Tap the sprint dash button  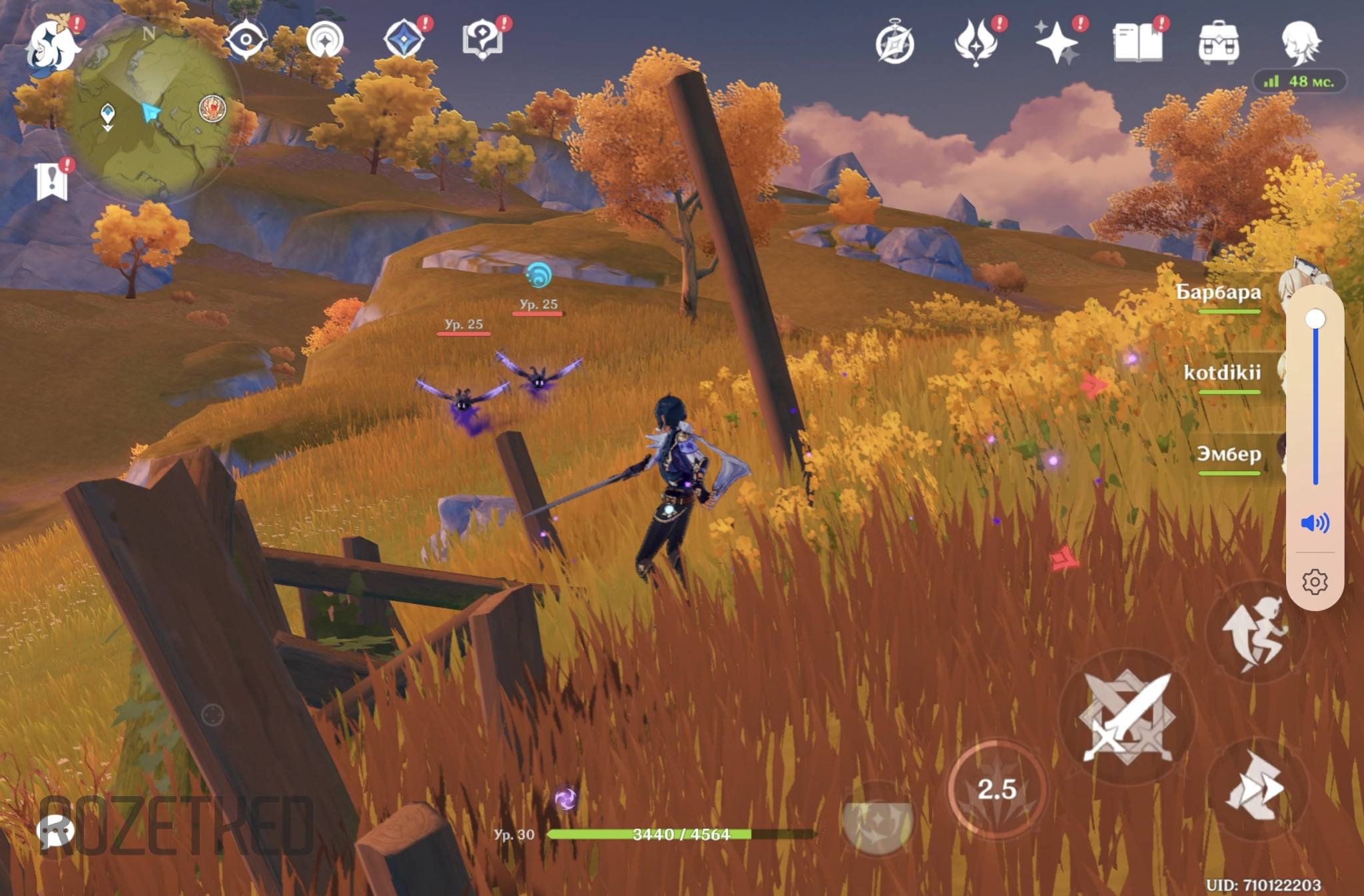(1256, 787)
